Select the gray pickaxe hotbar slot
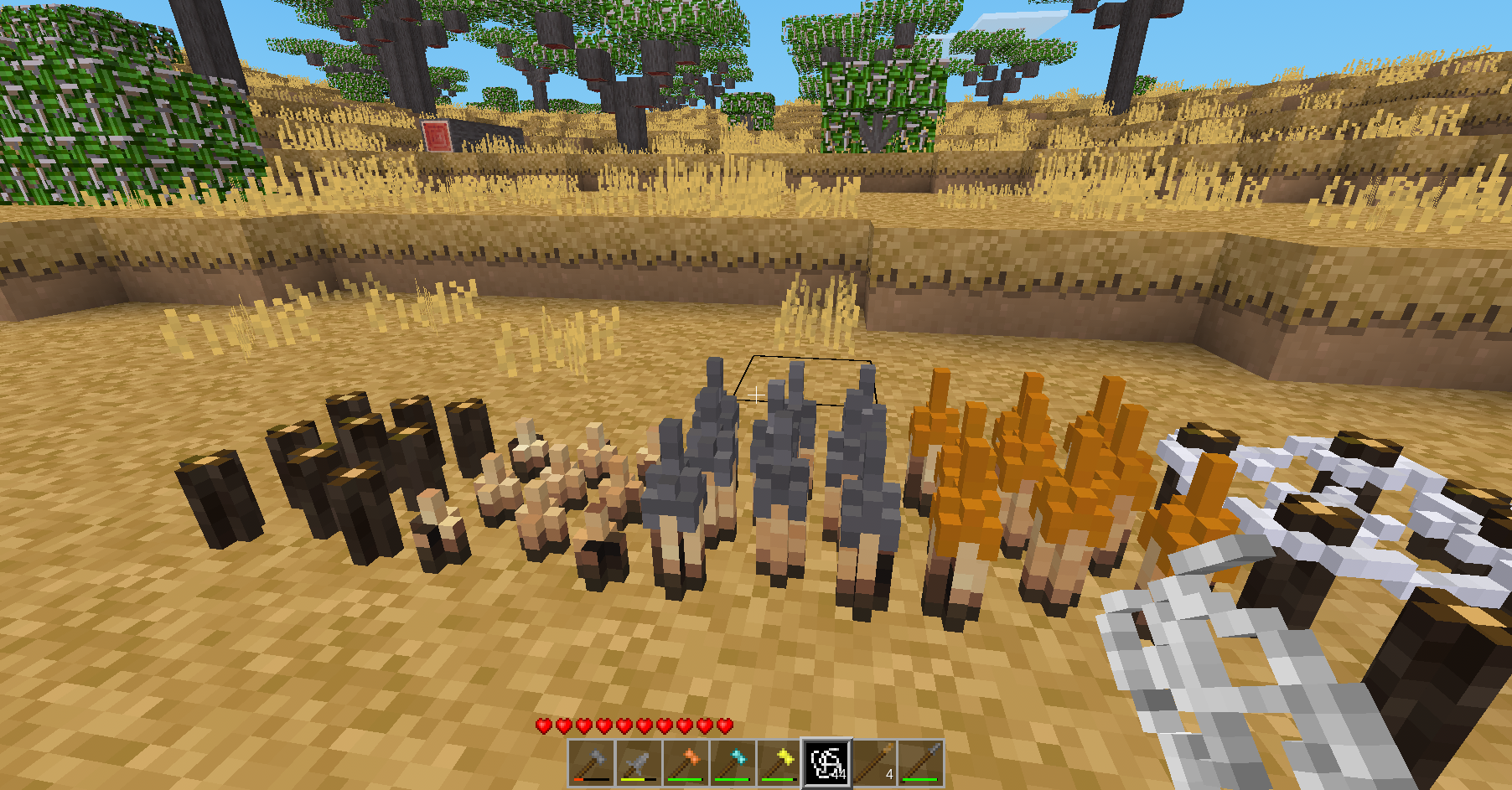The image size is (1512, 790). (639, 763)
